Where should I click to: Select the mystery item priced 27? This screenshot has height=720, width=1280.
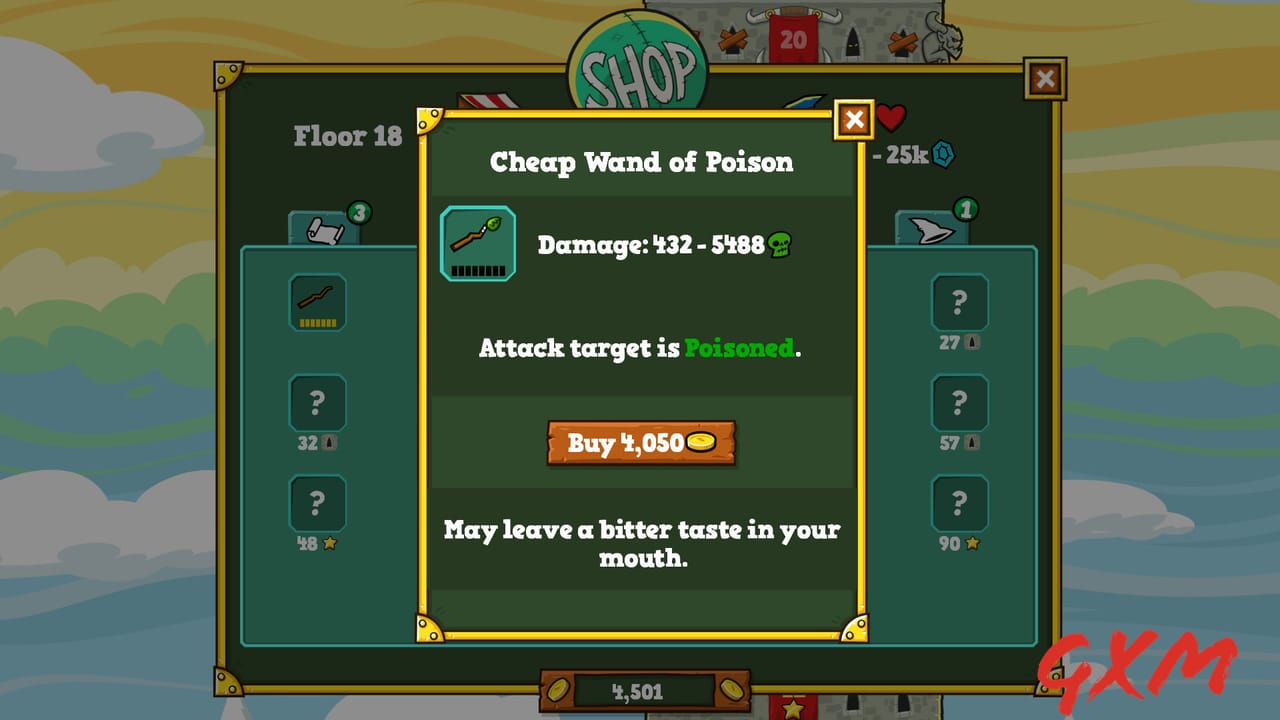point(960,303)
